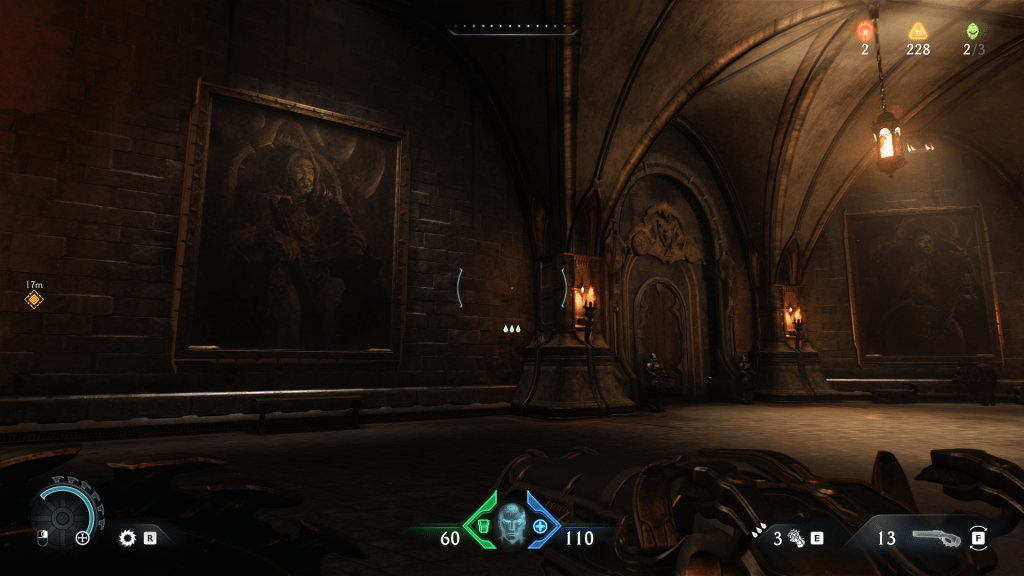This screenshot has height=576, width=1024.
Task: Activate the gauntlet ability icon
Action: [795, 538]
